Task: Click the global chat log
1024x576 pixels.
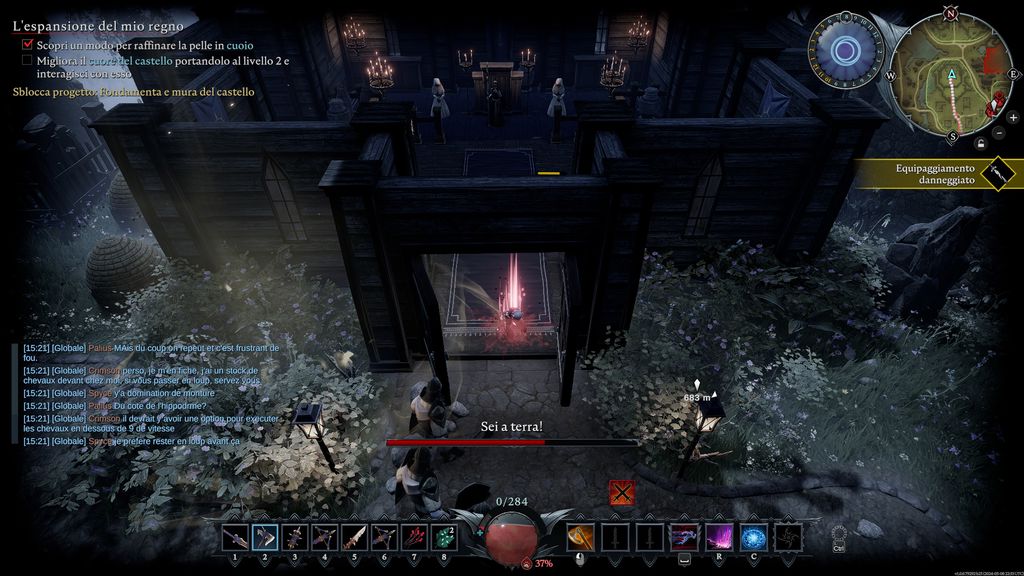Action: [150, 394]
